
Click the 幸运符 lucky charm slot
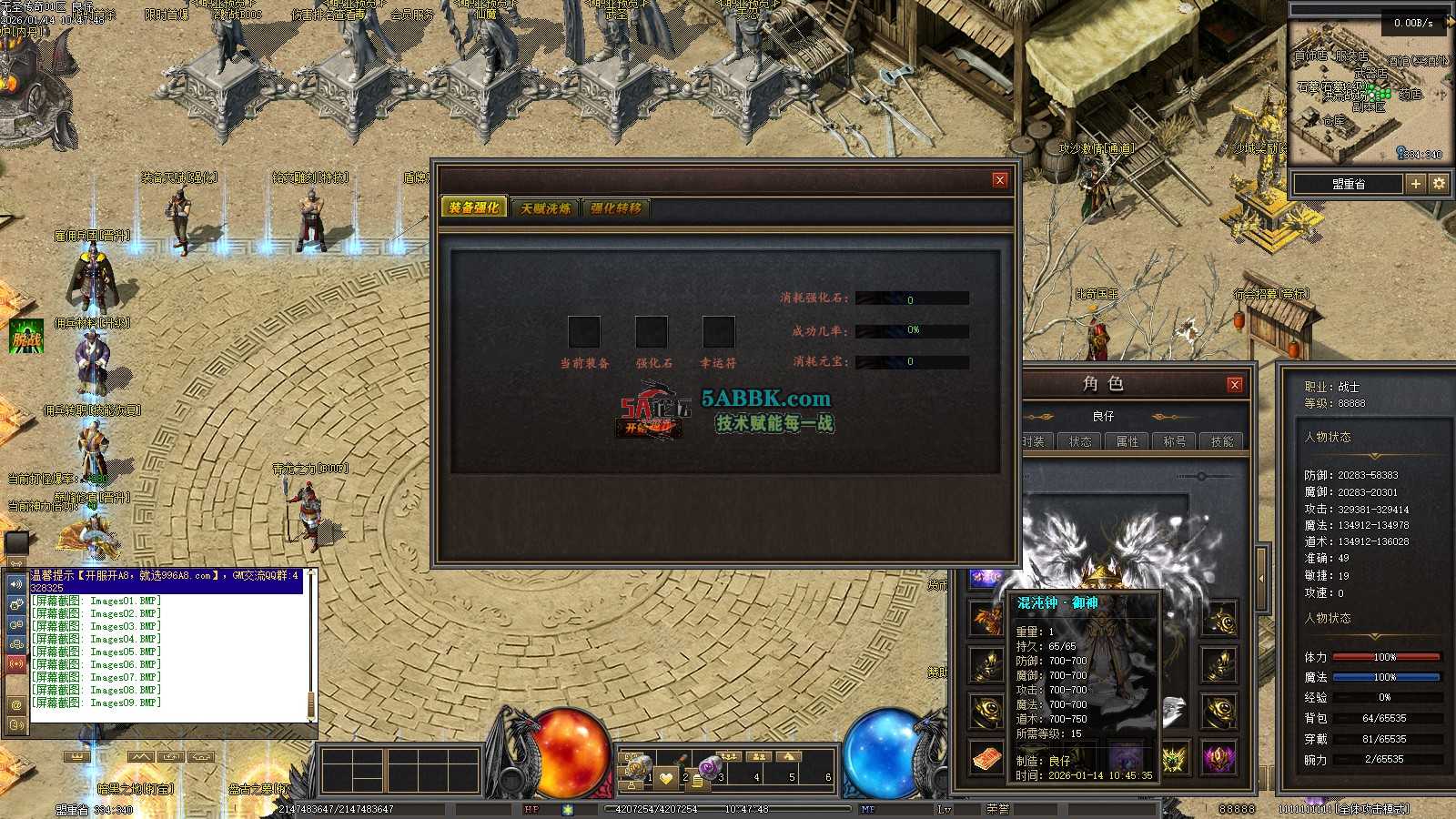(x=719, y=332)
